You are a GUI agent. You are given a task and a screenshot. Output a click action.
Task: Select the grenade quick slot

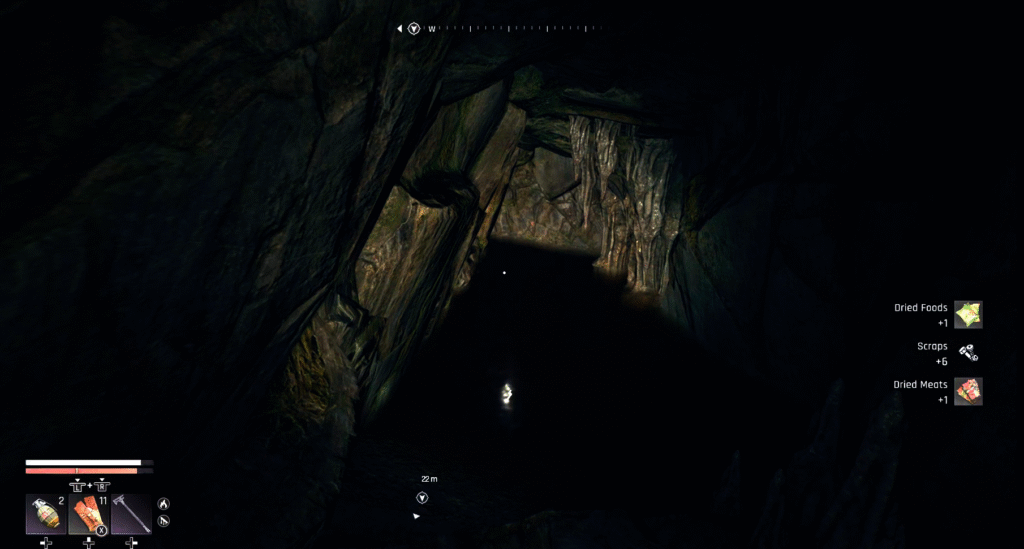(x=46, y=514)
